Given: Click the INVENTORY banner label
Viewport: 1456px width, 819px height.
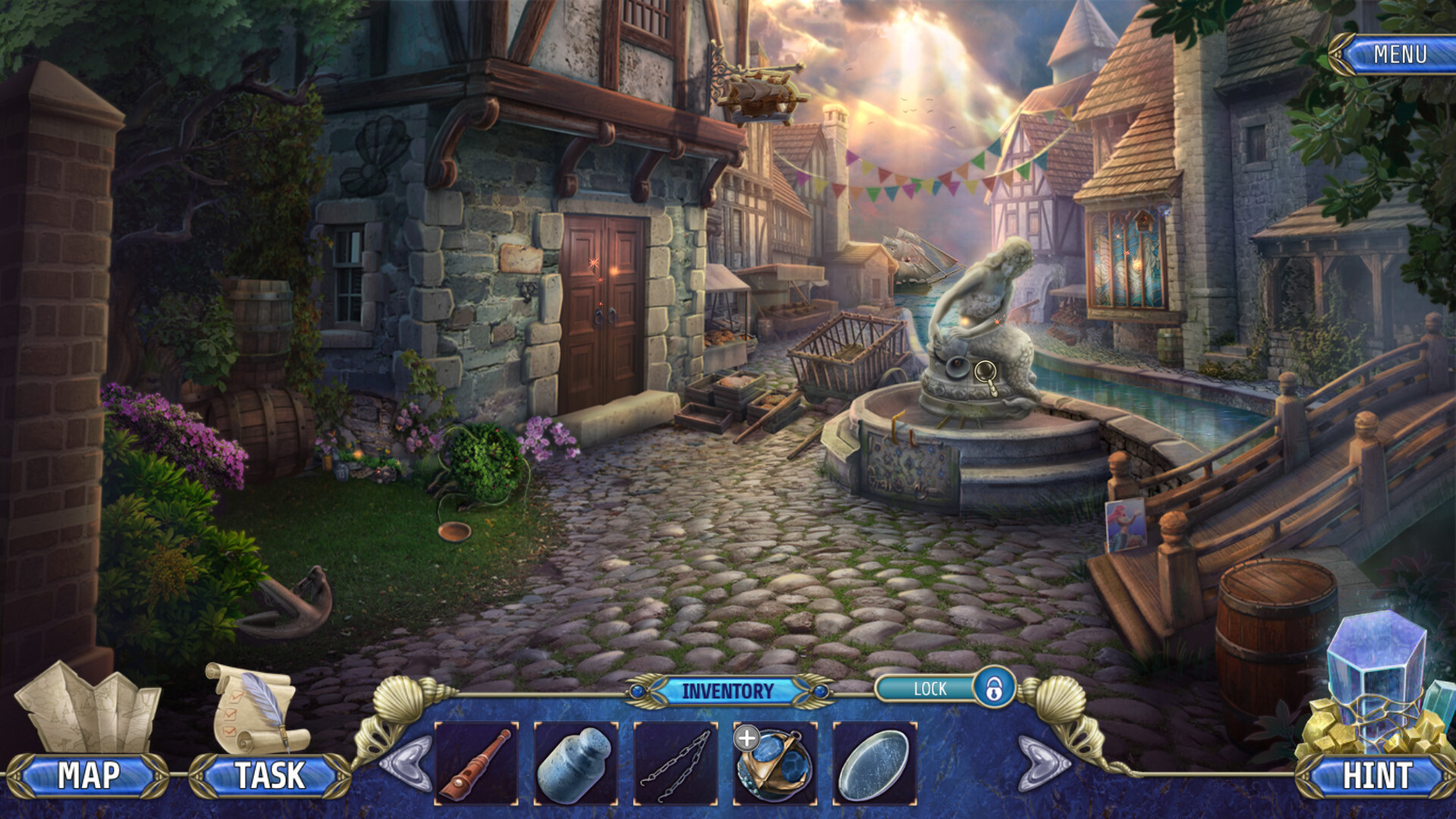Looking at the screenshot, I should pos(728,689).
